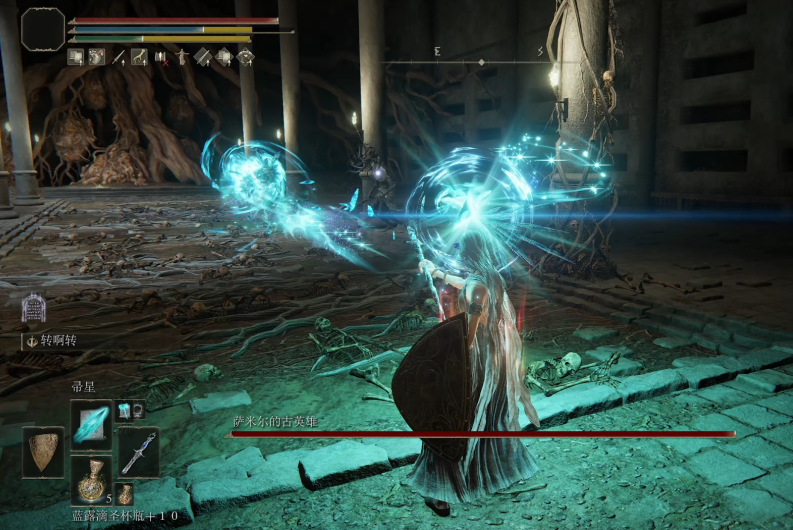Select the equipped shield slot
793x530 pixels.
point(42,452)
